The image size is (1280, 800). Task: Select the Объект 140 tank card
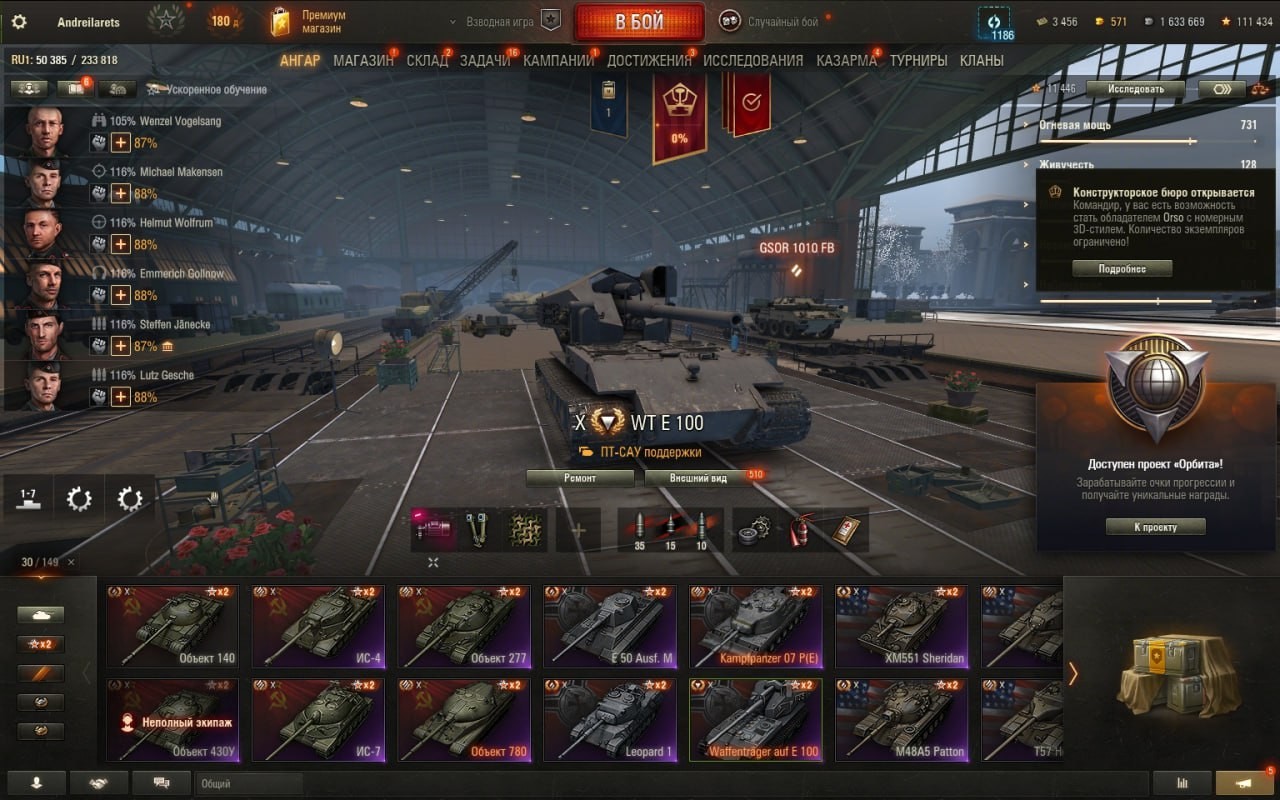(x=172, y=627)
